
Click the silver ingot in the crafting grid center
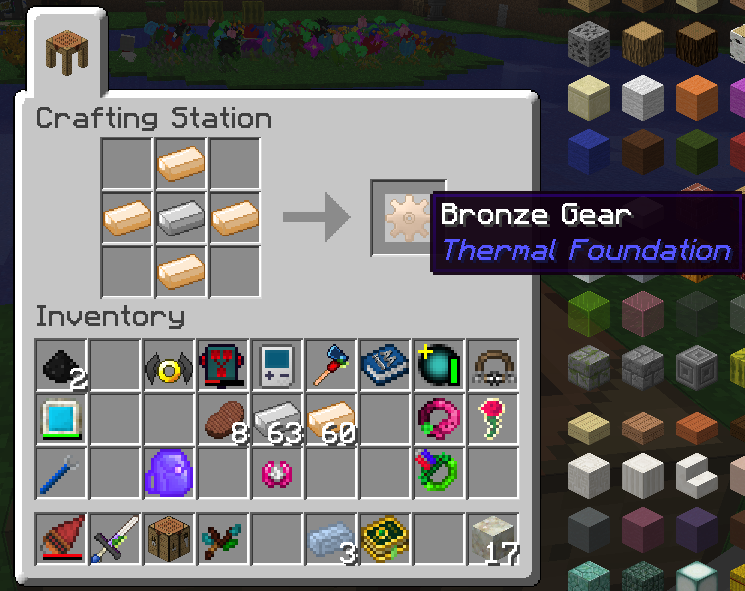pyautogui.click(x=181, y=216)
